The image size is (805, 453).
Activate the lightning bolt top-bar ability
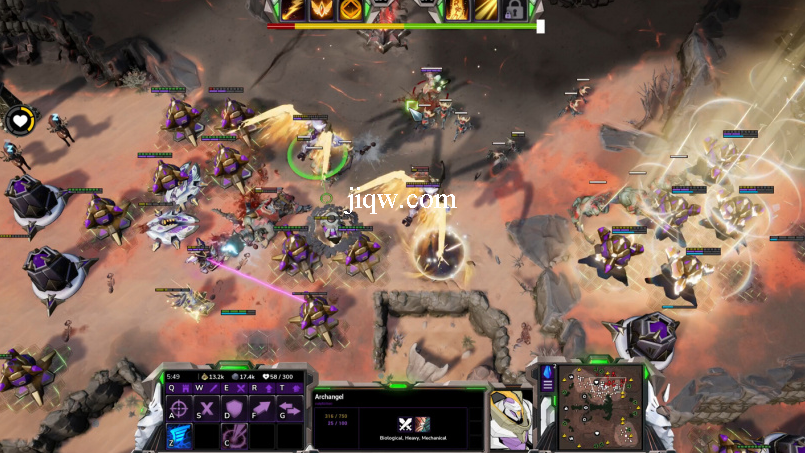click(x=294, y=10)
